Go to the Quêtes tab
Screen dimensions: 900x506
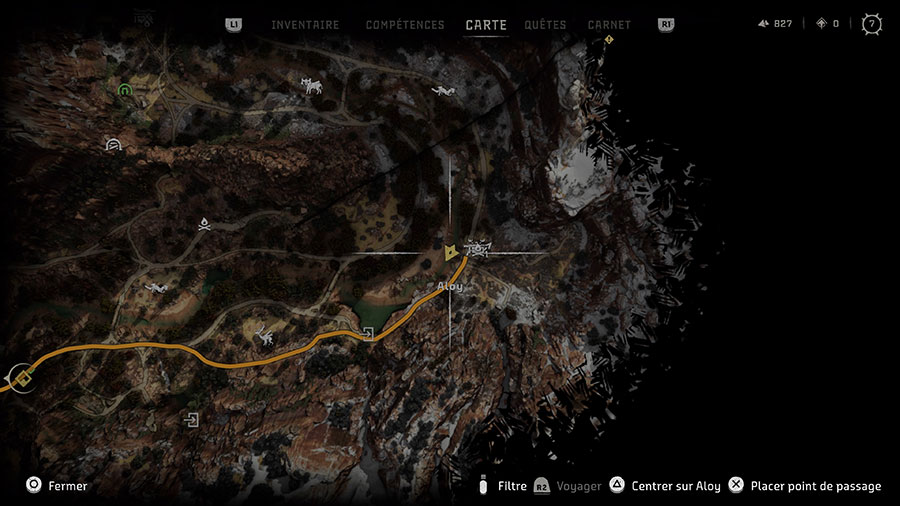[x=544, y=25]
